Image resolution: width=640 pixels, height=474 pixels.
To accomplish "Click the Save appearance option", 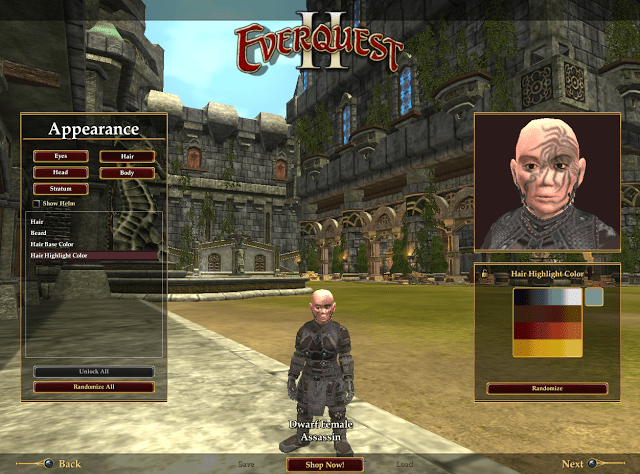I will pos(246,464).
